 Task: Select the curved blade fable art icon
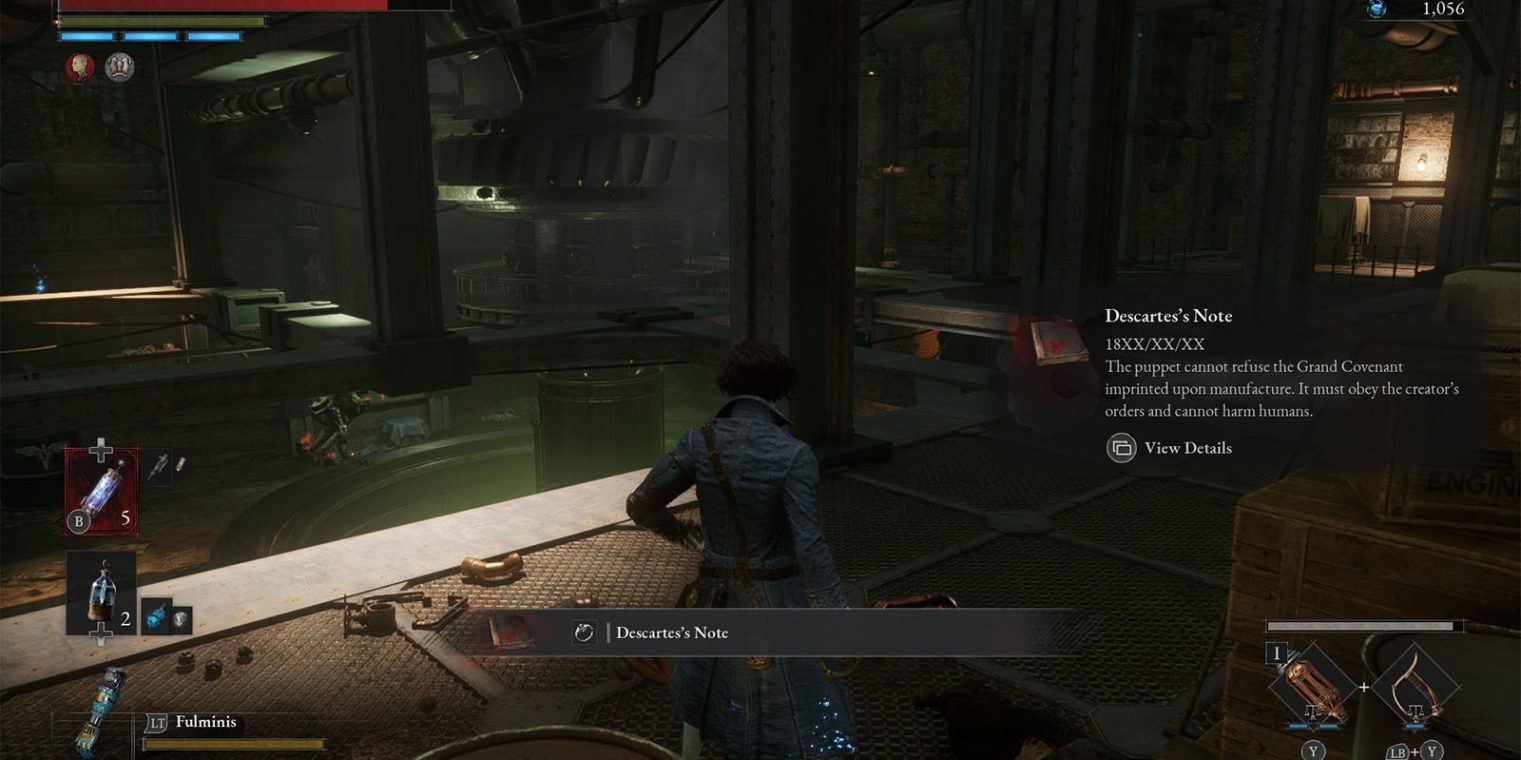(1415, 687)
